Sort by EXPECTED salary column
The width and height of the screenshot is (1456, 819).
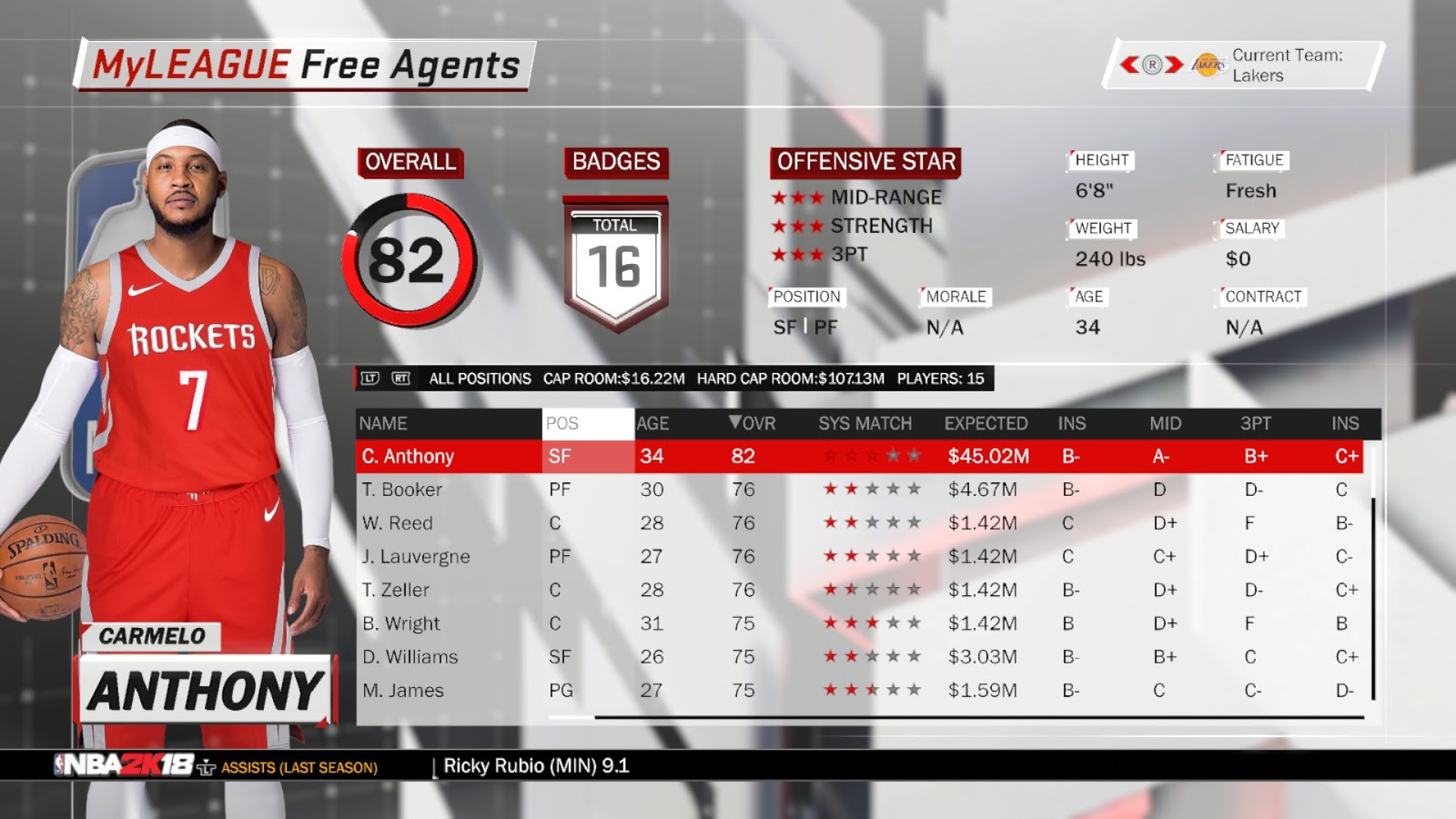[986, 423]
